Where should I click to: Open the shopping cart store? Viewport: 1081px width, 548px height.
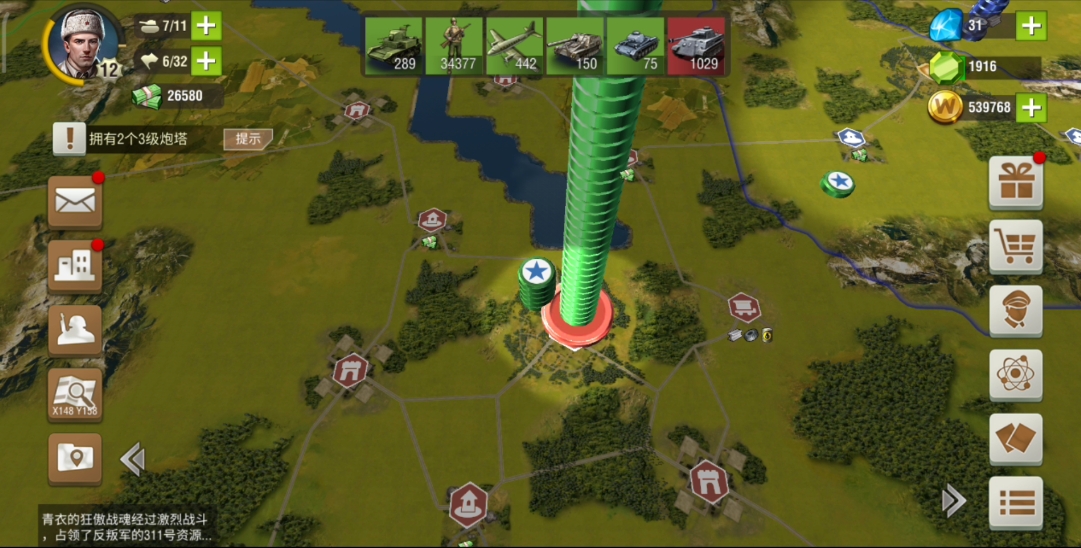click(1015, 247)
